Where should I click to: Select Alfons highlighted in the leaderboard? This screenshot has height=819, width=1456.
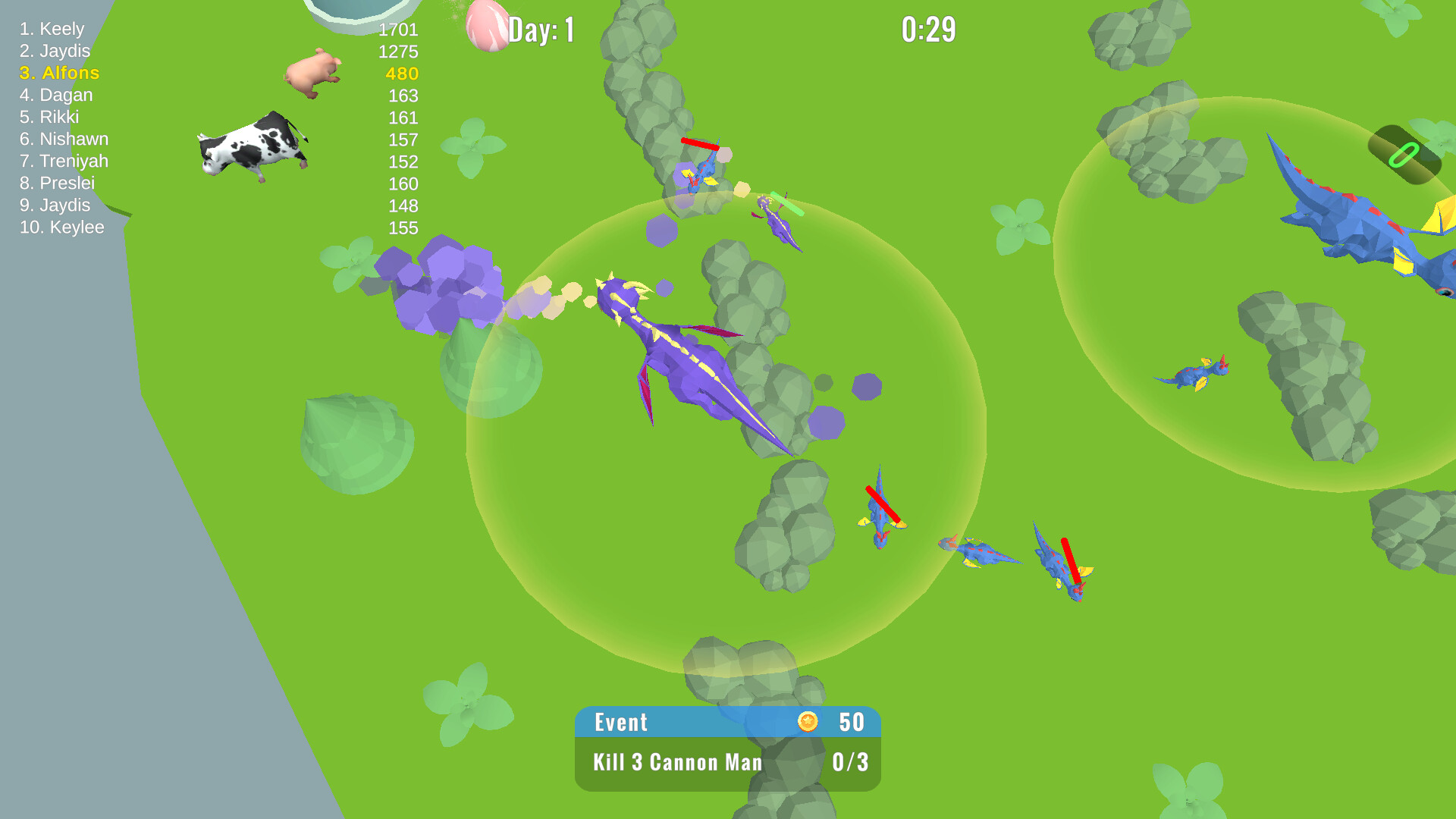60,73
